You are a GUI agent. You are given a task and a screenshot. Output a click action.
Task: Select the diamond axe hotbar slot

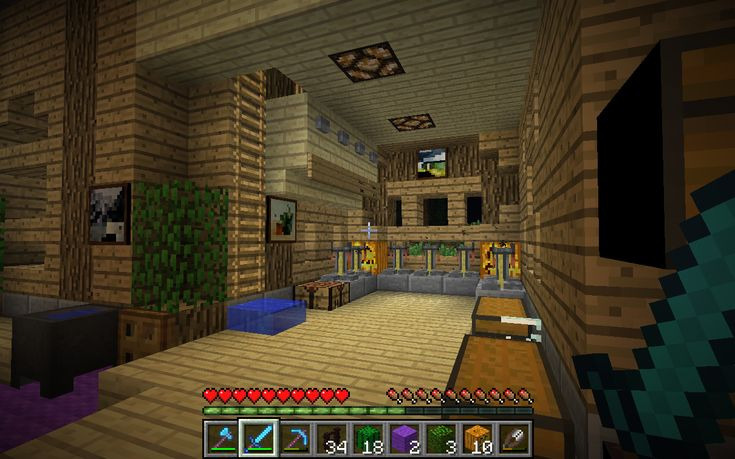pyautogui.click(x=222, y=437)
